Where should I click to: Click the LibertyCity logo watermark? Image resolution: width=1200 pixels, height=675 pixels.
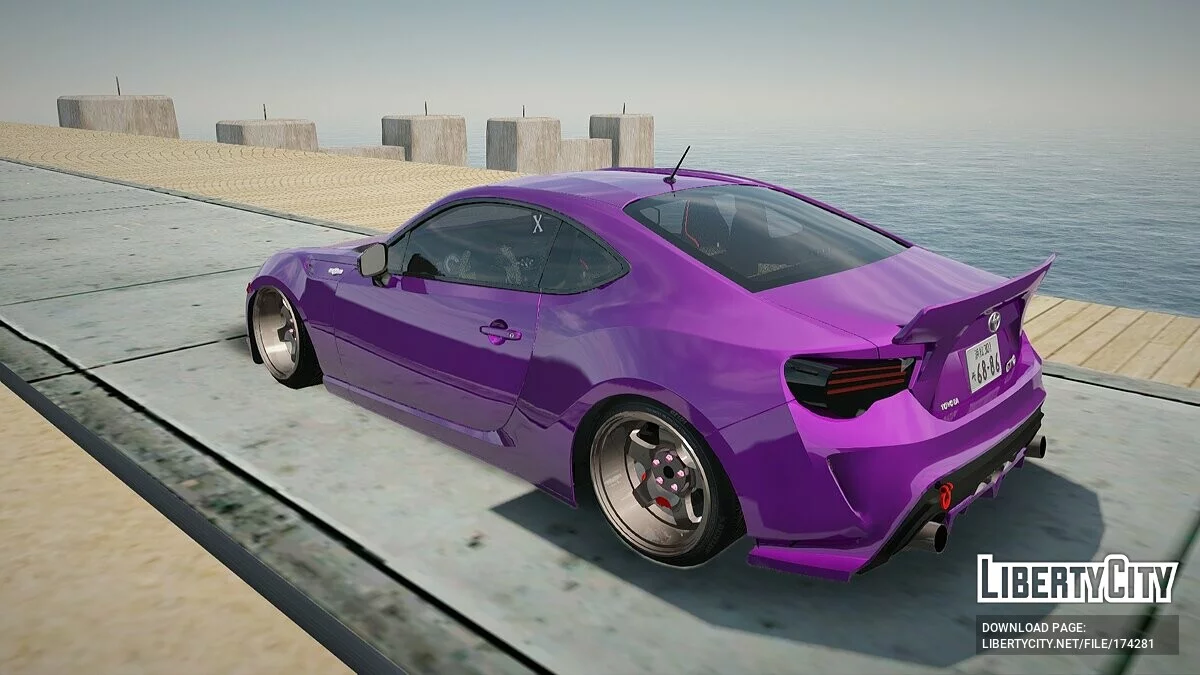[1077, 579]
